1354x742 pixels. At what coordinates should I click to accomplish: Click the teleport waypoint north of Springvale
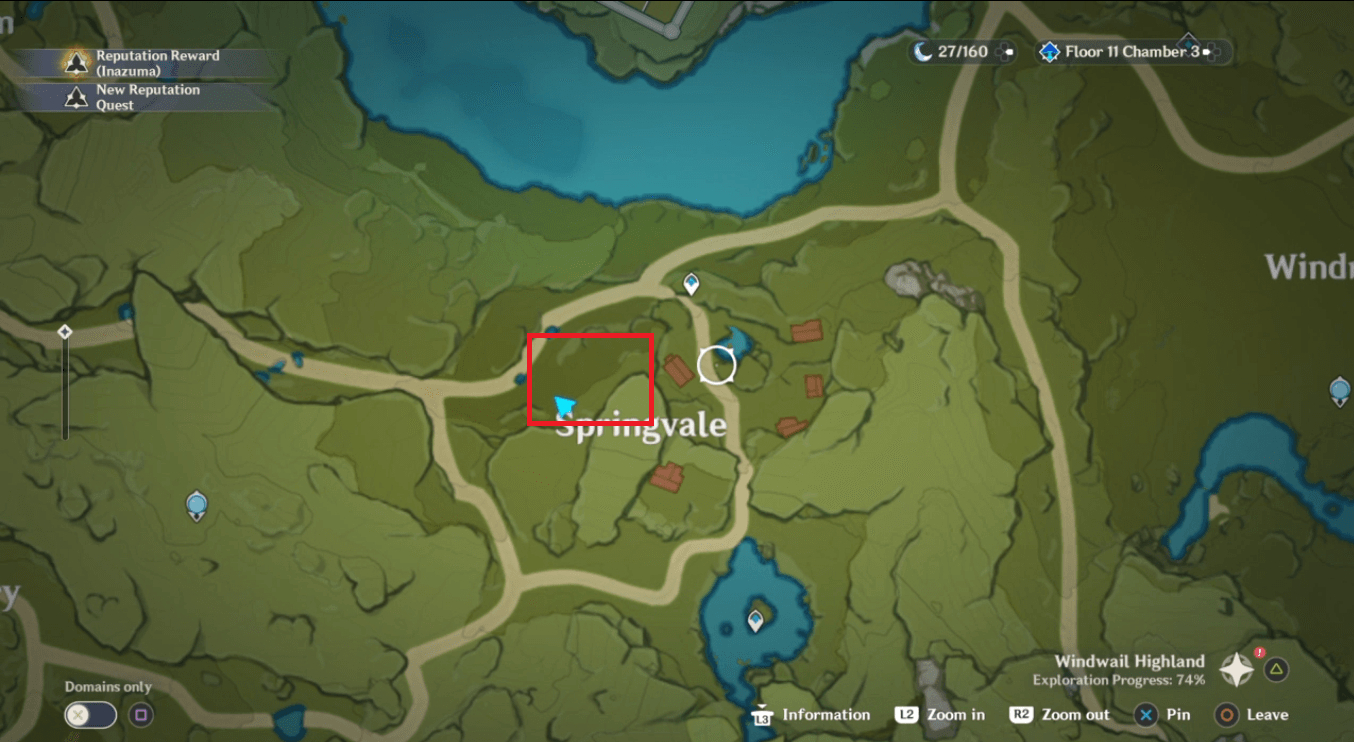tap(690, 283)
